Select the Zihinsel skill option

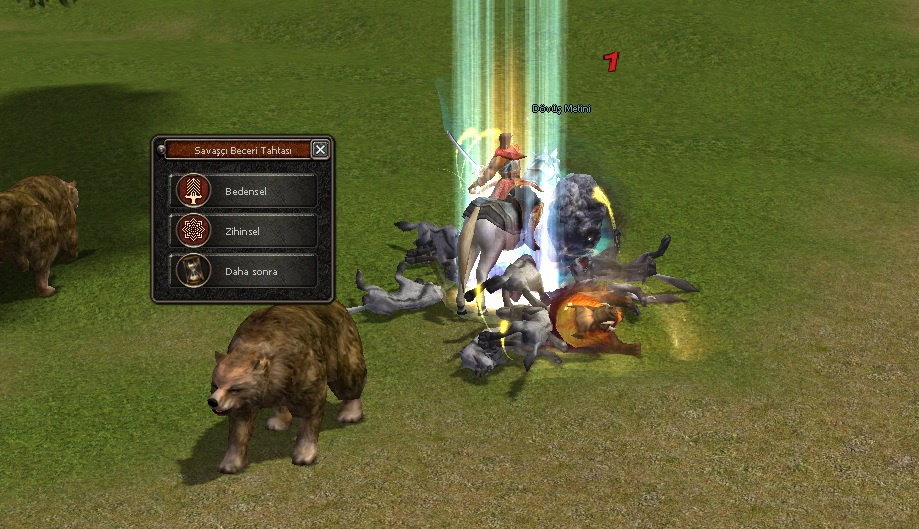[244, 230]
